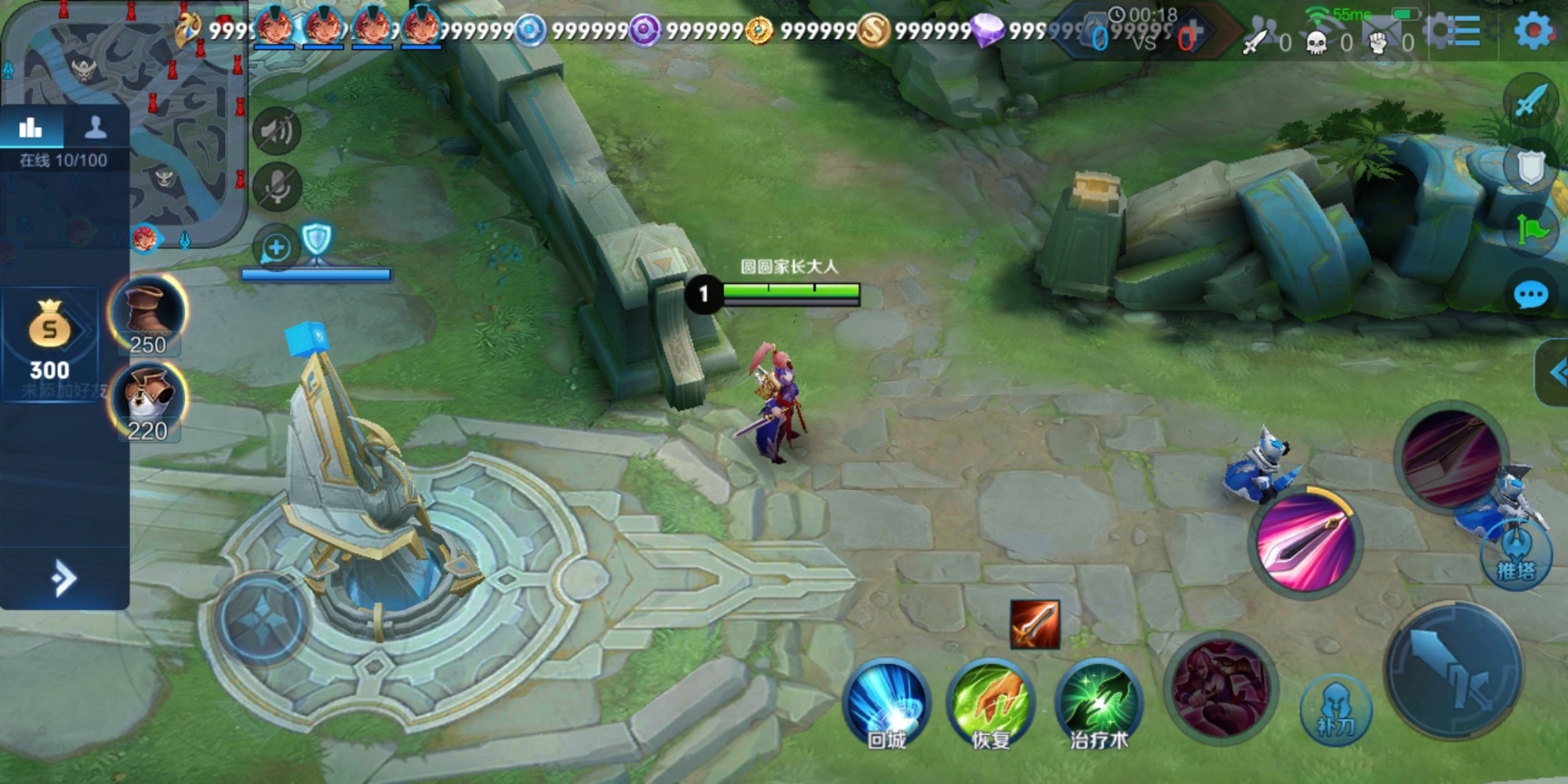Buy the boots item for 250 gold

coord(148,314)
